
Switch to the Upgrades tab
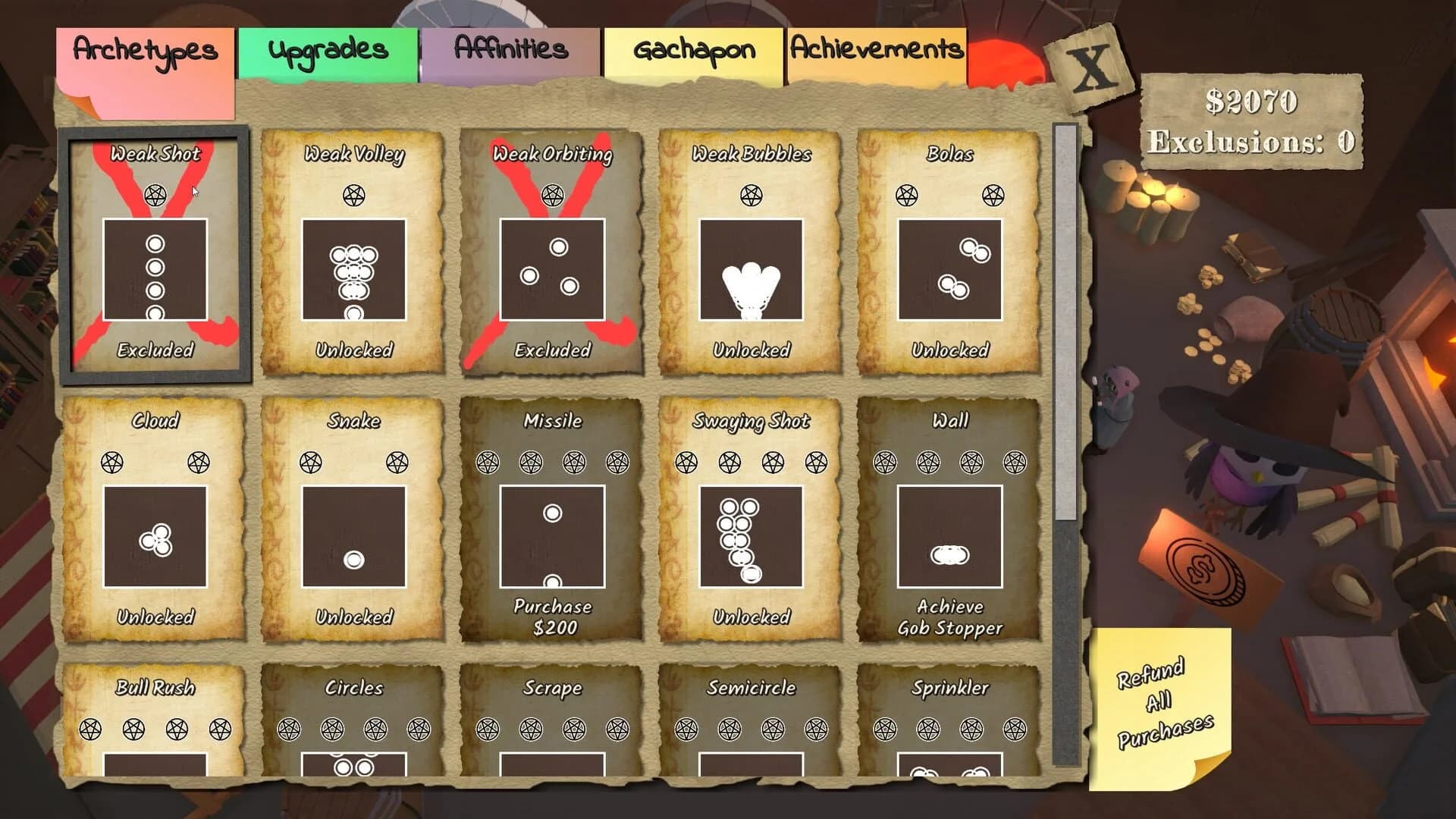tap(328, 50)
